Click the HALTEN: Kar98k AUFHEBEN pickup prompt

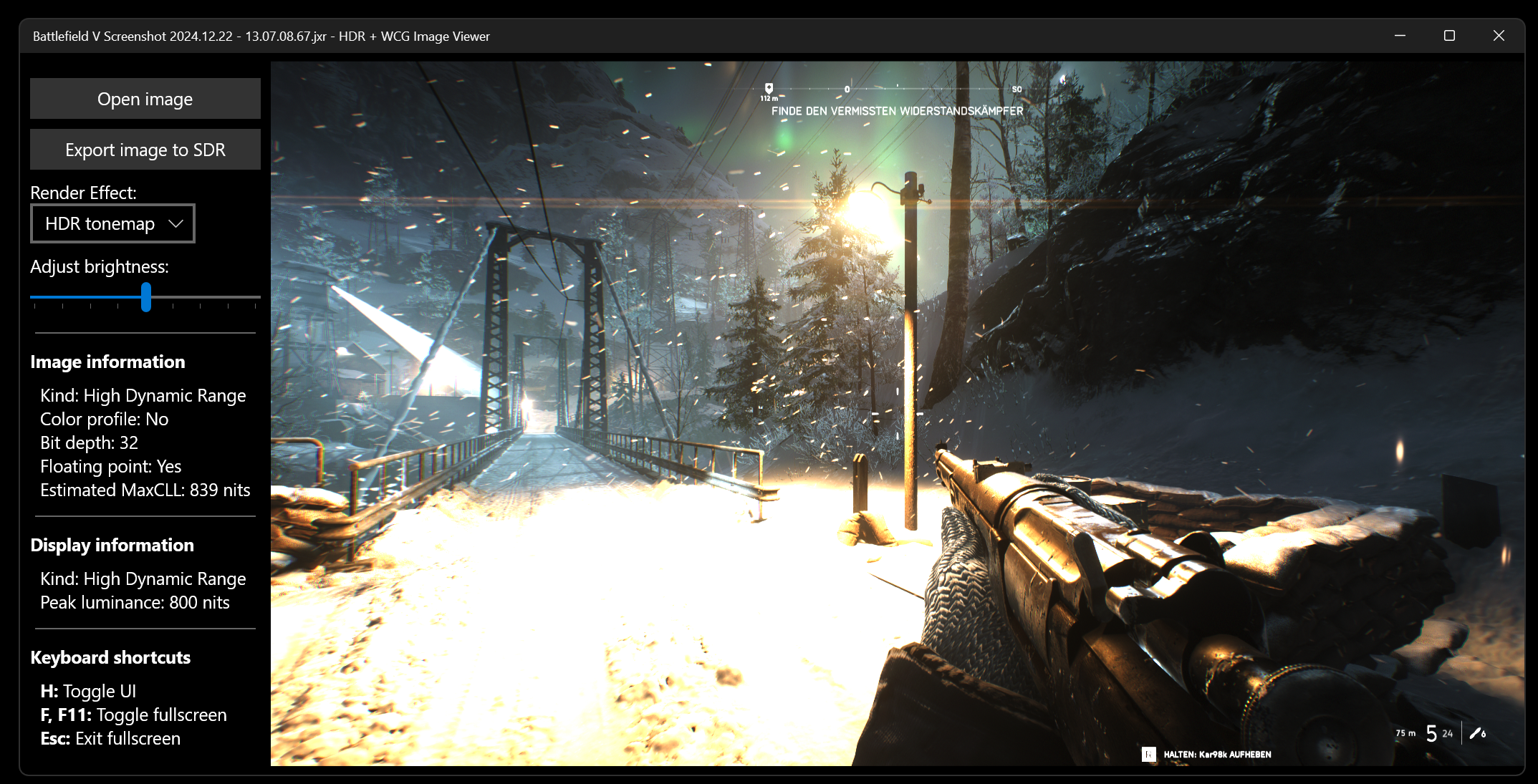1217,754
